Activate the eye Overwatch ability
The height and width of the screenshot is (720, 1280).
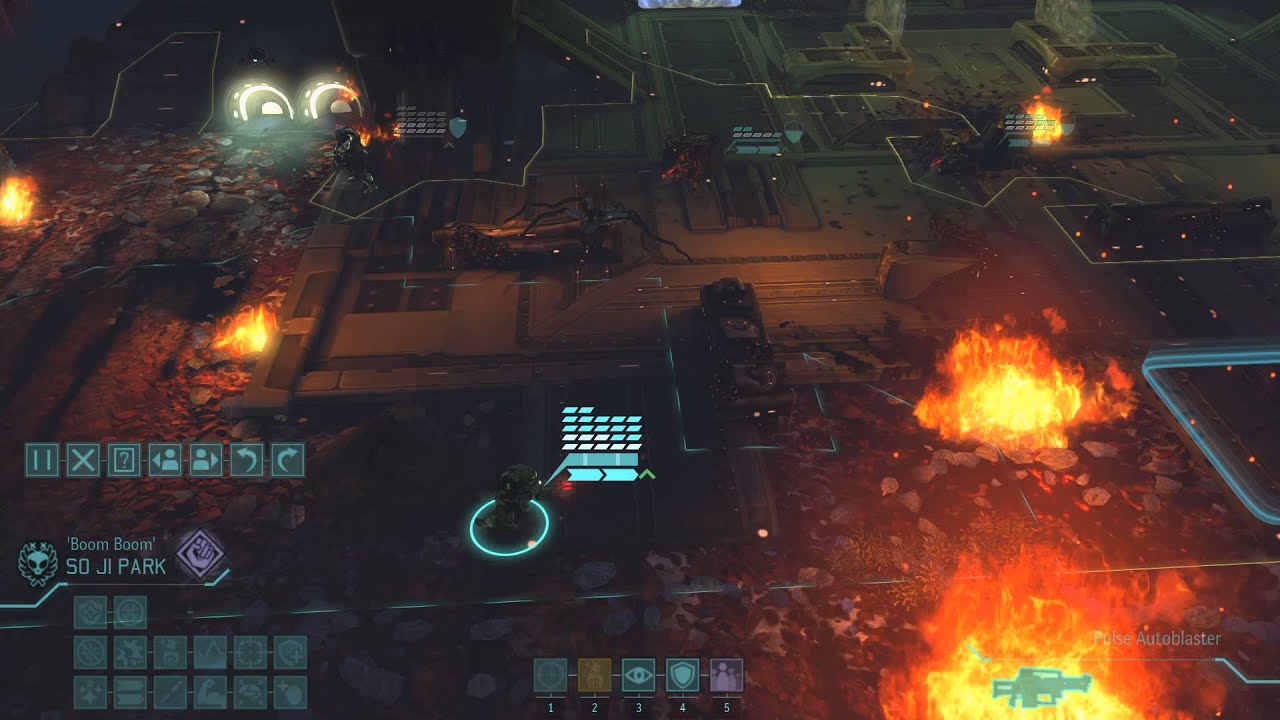pos(638,675)
